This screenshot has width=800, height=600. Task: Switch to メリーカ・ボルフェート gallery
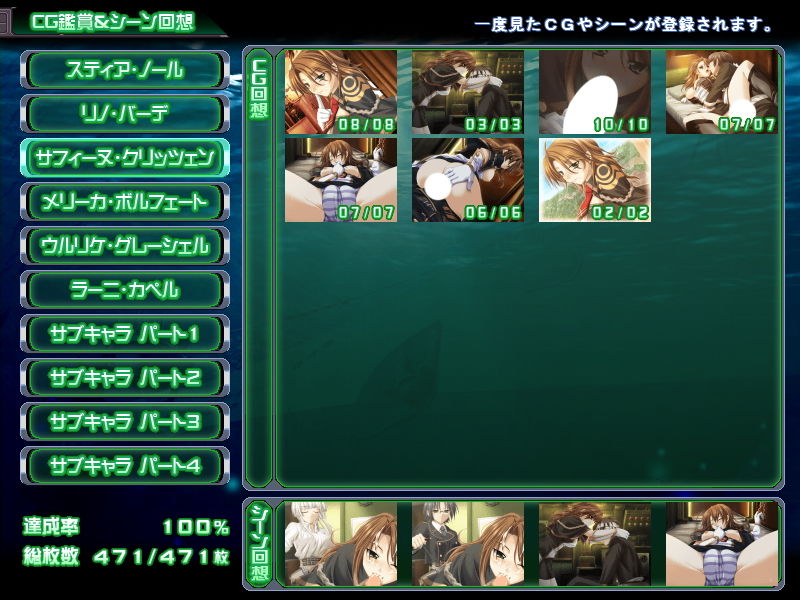point(125,202)
